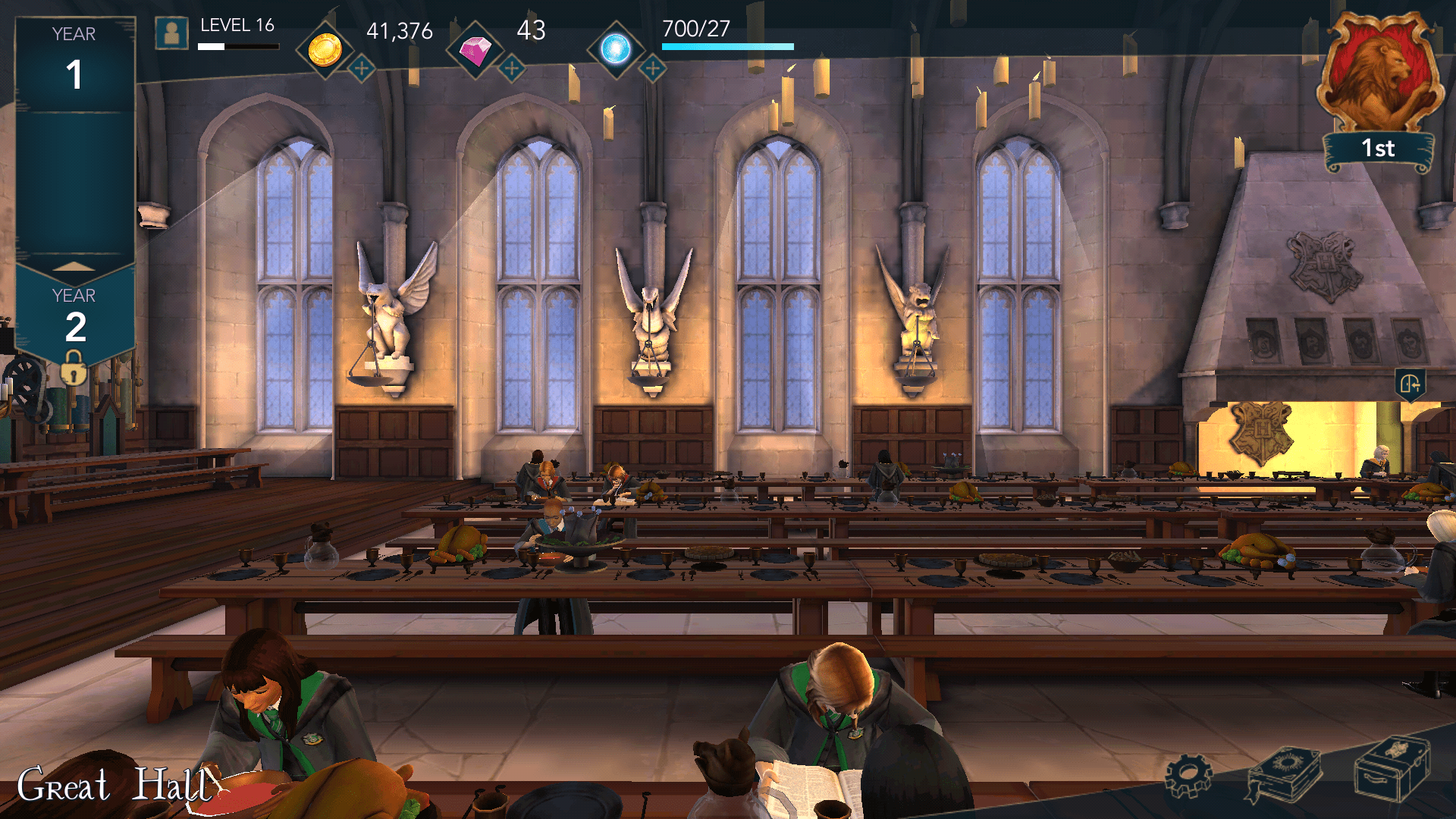
Task: Tap the gold coin icon
Action: click(325, 50)
